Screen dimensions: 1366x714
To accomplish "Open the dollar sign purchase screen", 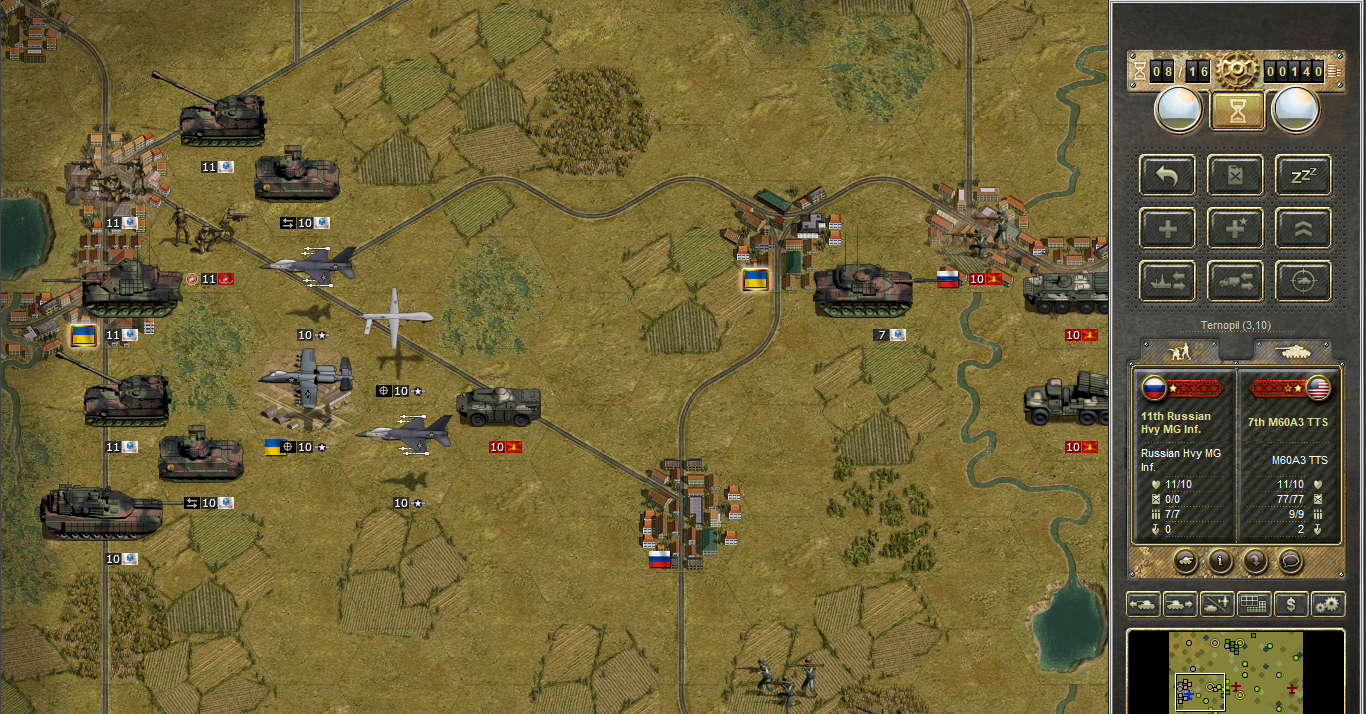I will 1291,604.
